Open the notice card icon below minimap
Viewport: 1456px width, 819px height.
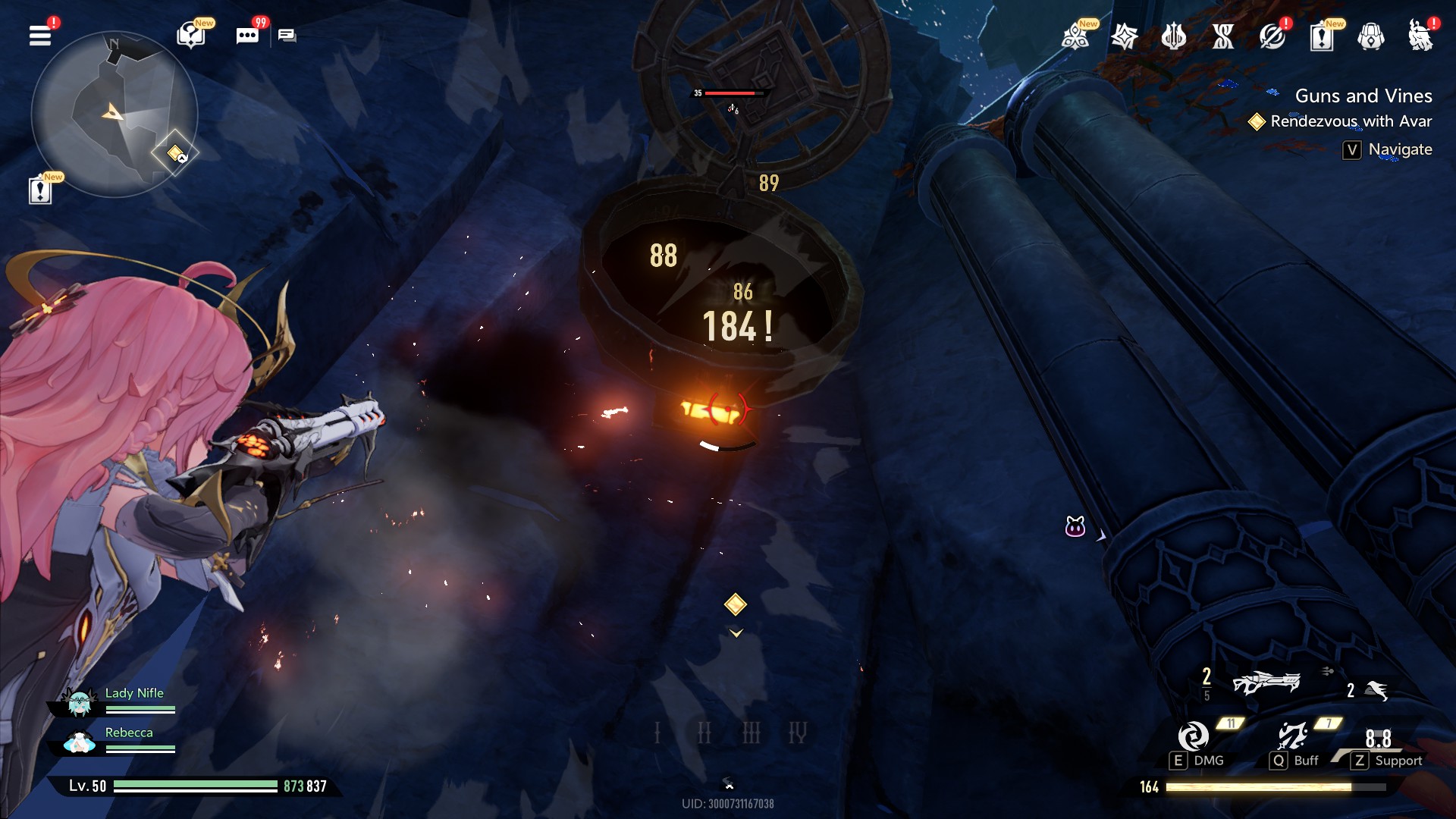40,190
